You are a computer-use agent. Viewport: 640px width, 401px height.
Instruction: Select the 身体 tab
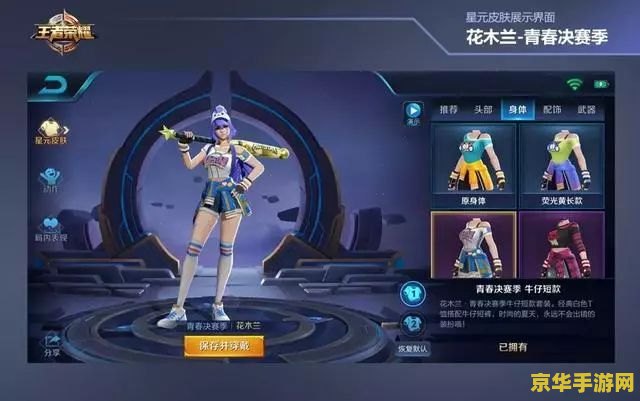pyautogui.click(x=518, y=109)
